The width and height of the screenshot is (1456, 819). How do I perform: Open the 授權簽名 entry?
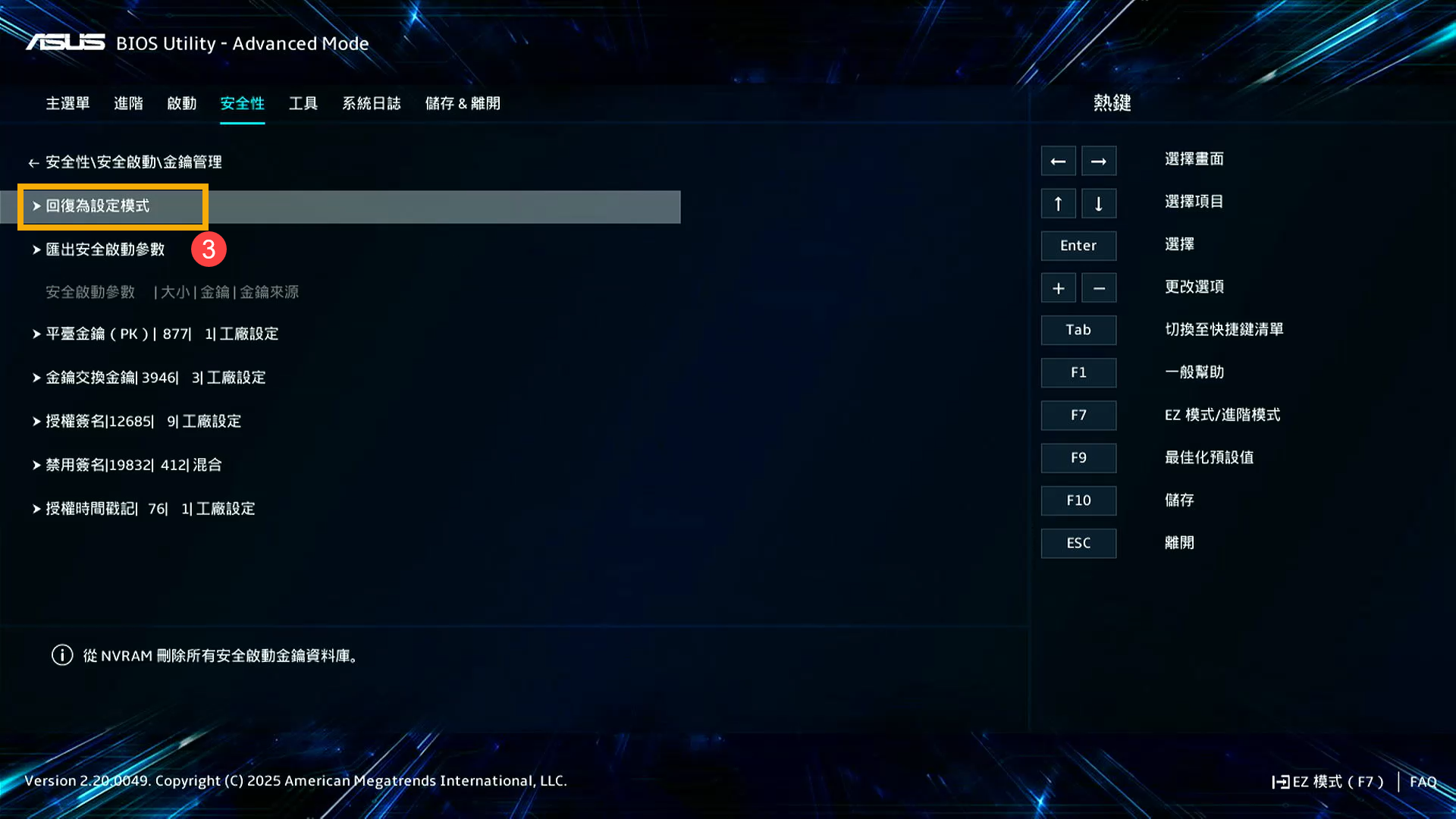[x=143, y=422]
